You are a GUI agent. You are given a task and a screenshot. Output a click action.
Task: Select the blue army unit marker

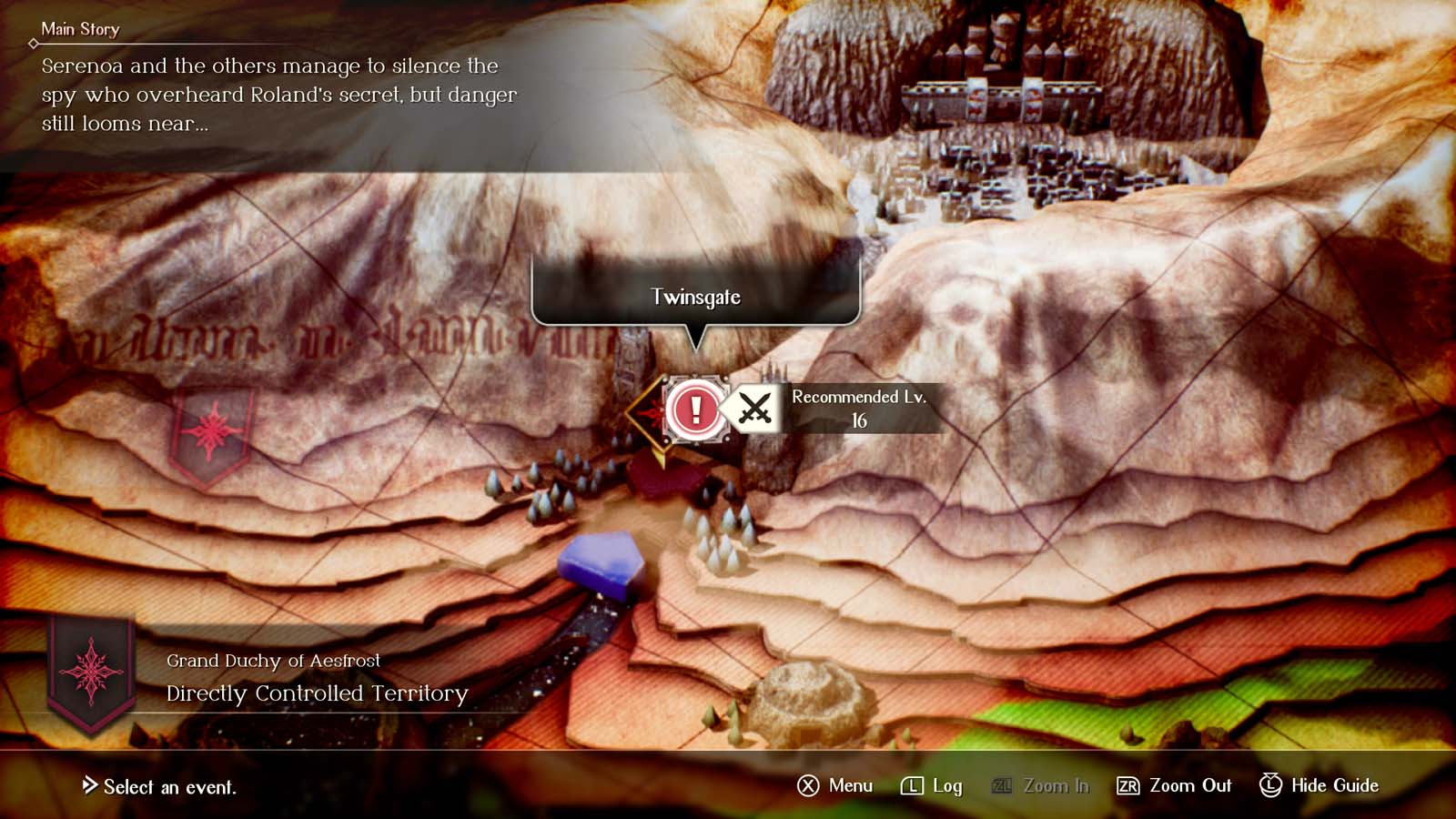[602, 562]
